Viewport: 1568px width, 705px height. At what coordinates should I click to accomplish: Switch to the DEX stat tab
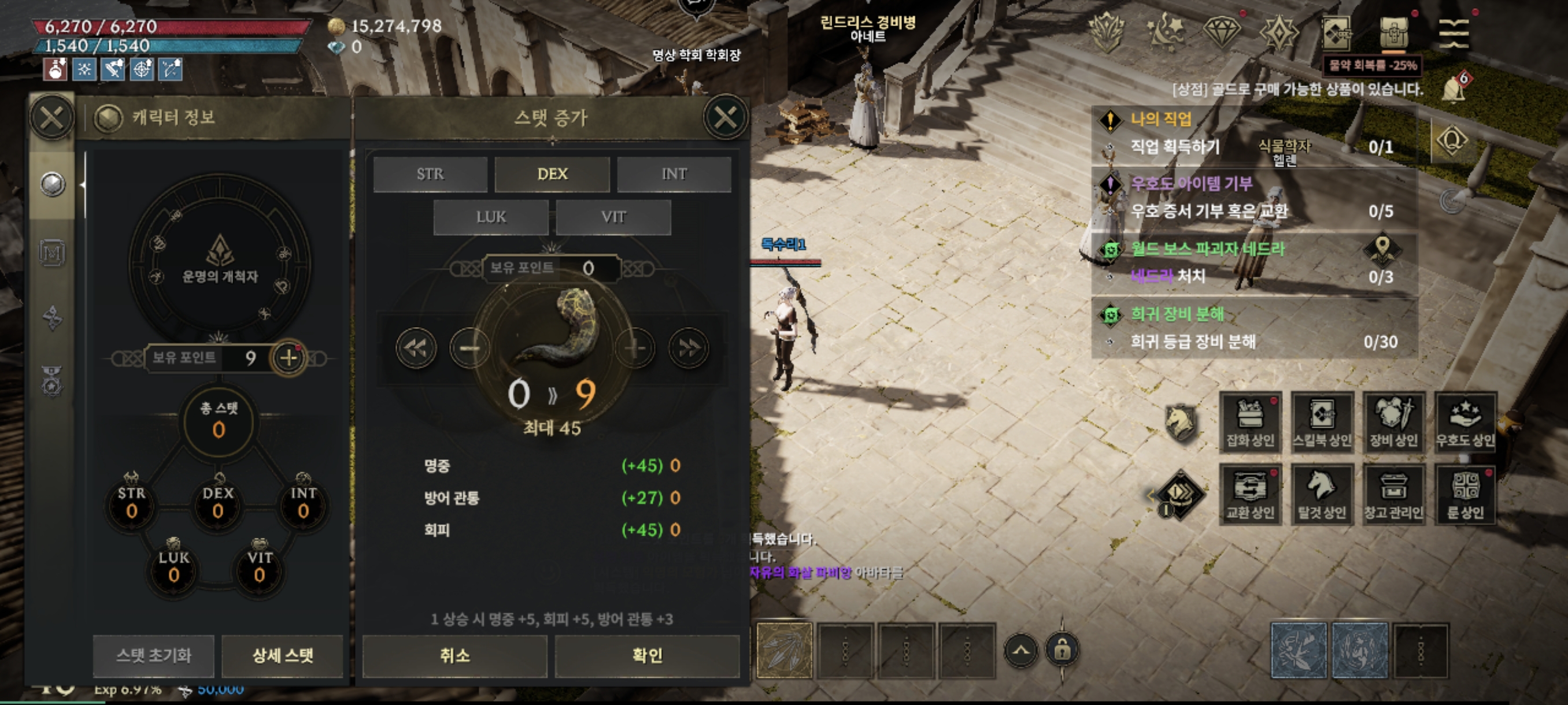point(552,175)
